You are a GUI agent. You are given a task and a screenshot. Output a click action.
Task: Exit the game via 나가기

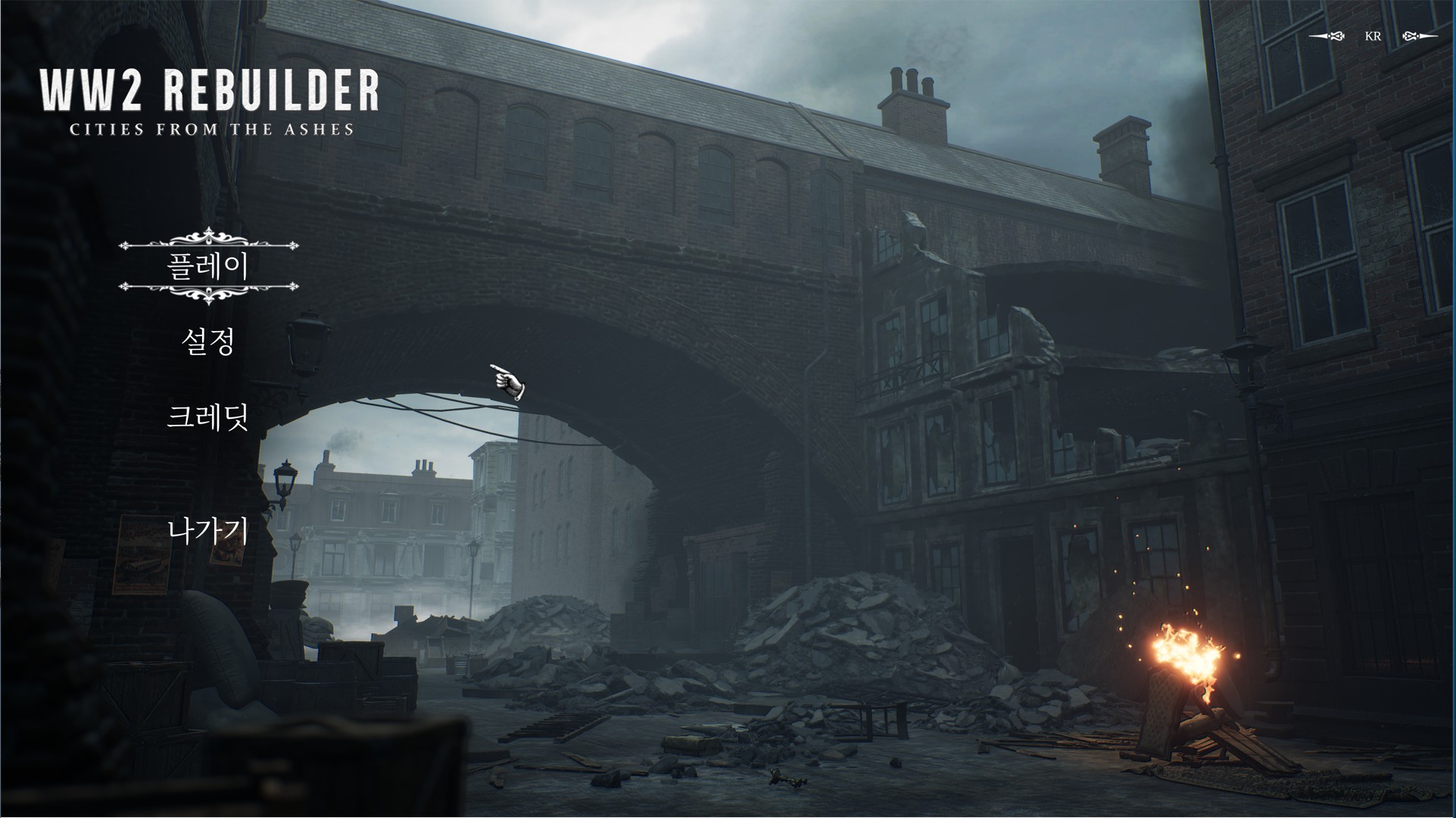208,531
